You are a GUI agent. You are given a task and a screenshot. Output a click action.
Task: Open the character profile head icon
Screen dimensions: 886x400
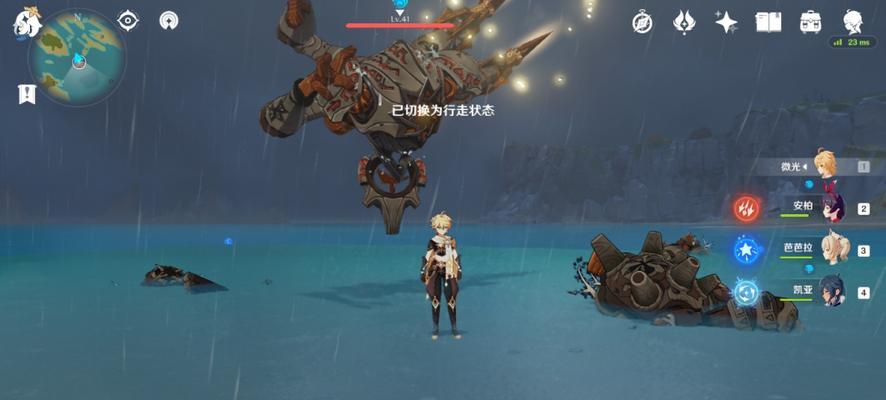[852, 22]
